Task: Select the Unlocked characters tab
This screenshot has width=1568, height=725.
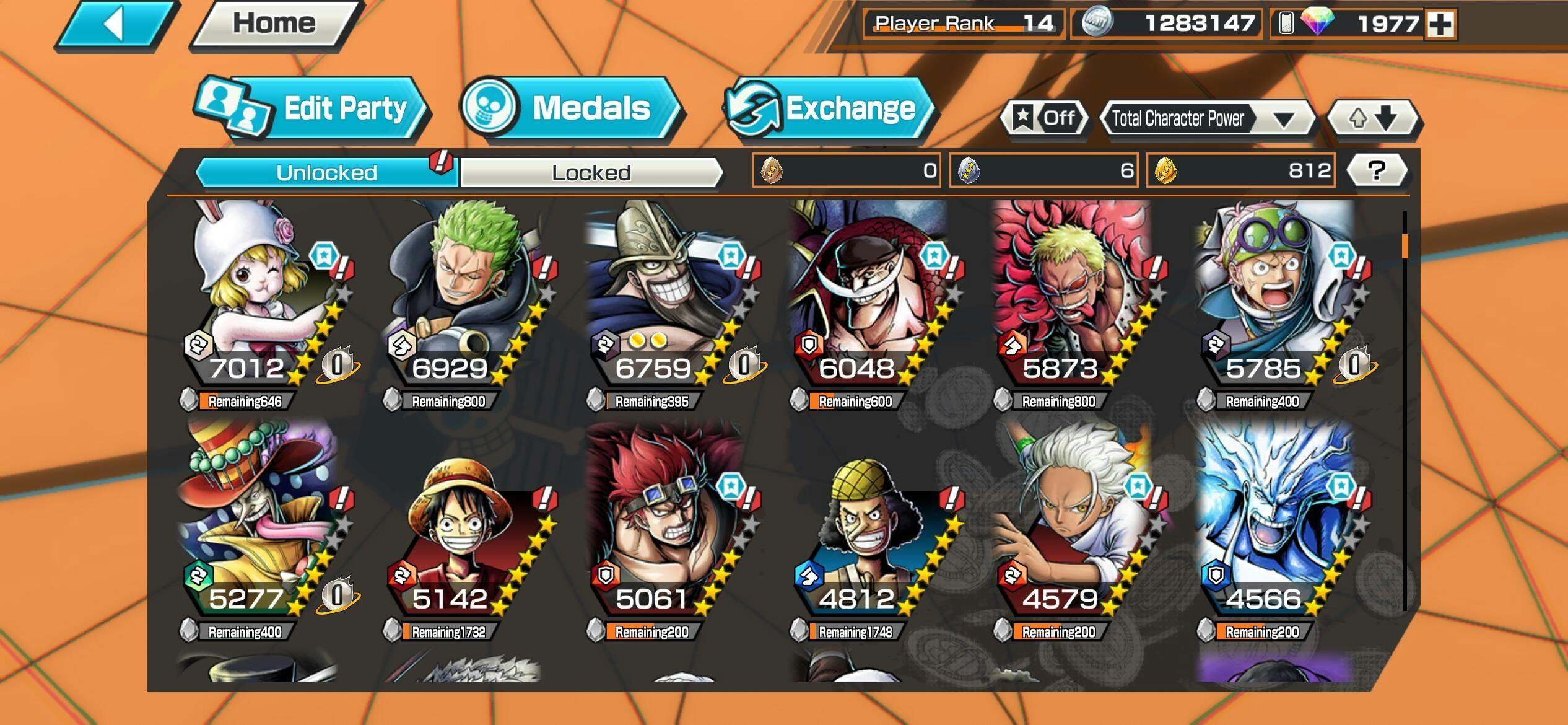Action: pos(326,172)
